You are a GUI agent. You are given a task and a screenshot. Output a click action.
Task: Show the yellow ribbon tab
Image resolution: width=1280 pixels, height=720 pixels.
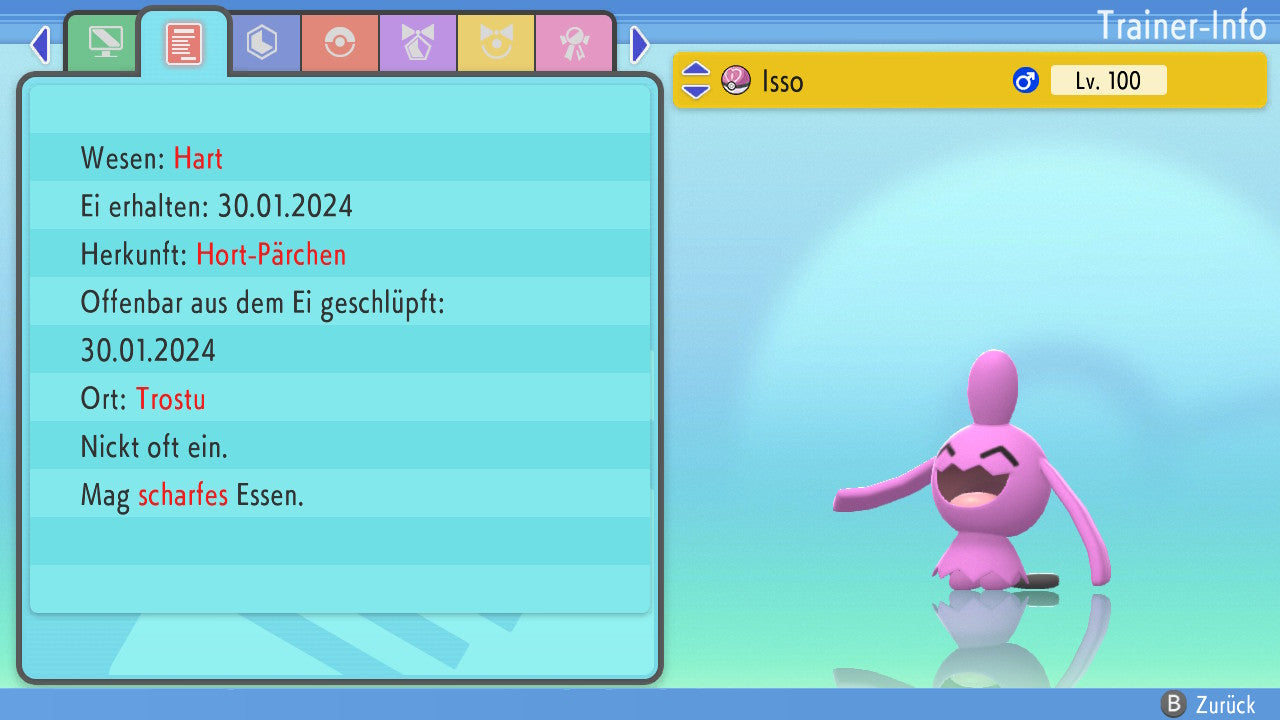496,43
